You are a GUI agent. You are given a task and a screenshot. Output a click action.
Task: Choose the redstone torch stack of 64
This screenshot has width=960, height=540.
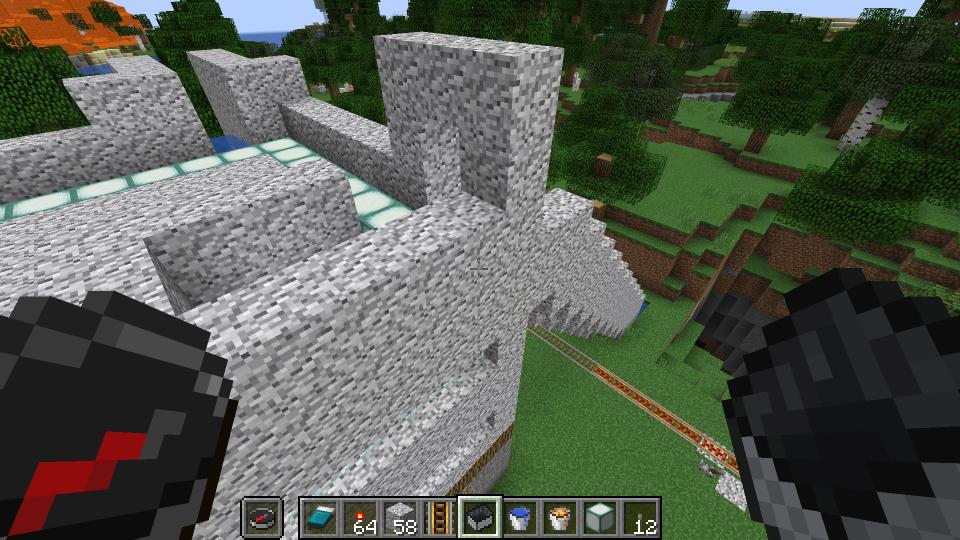(x=359, y=518)
